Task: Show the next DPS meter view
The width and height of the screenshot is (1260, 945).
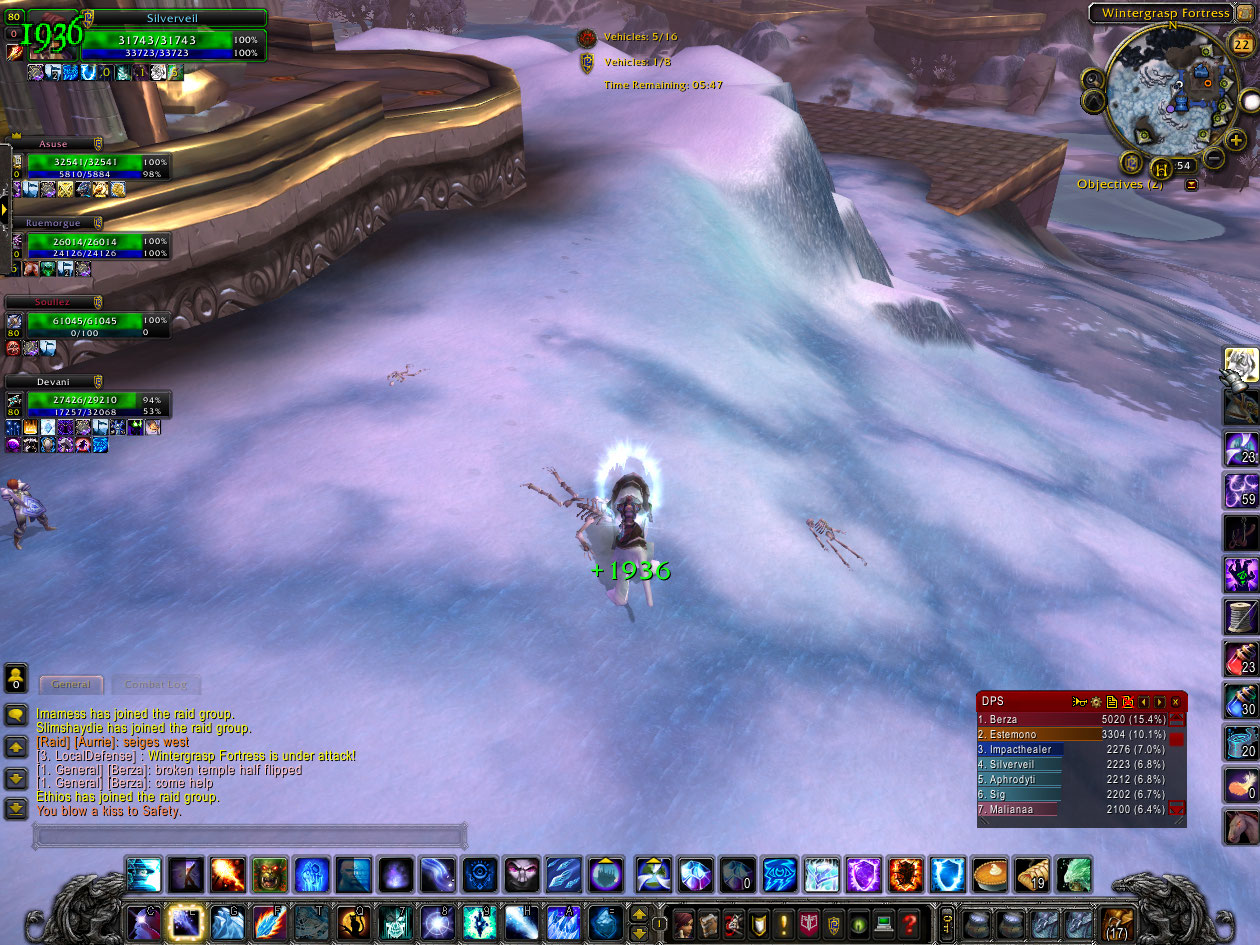Action: [x=1160, y=702]
